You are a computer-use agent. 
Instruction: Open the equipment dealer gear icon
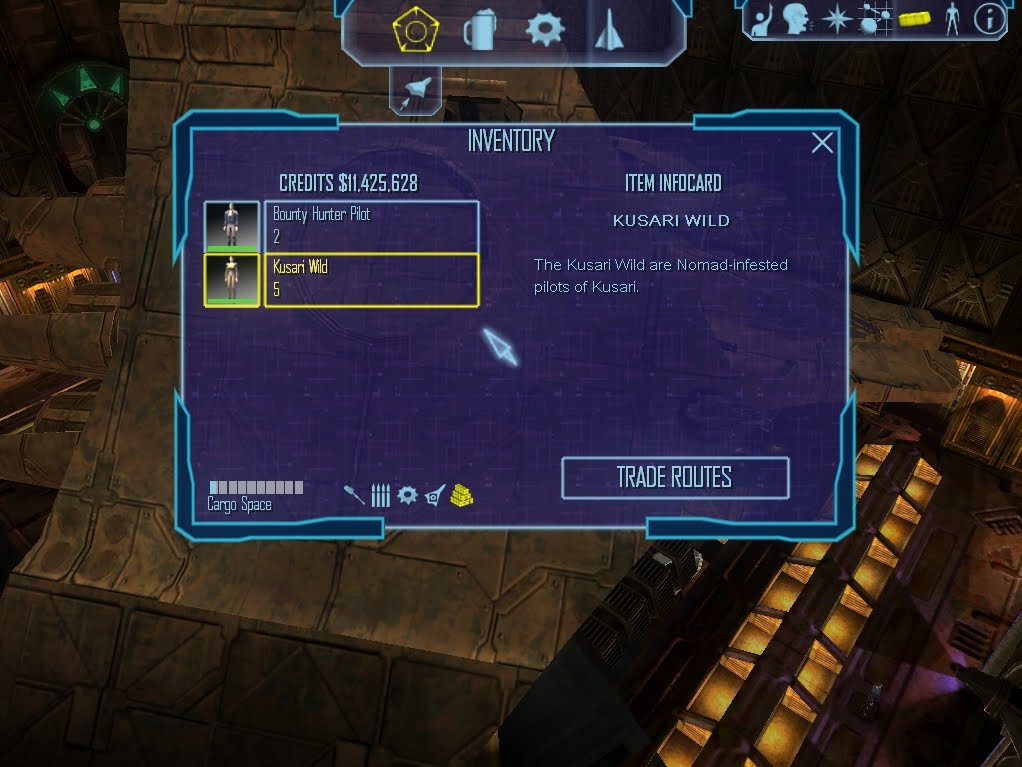pyautogui.click(x=544, y=30)
